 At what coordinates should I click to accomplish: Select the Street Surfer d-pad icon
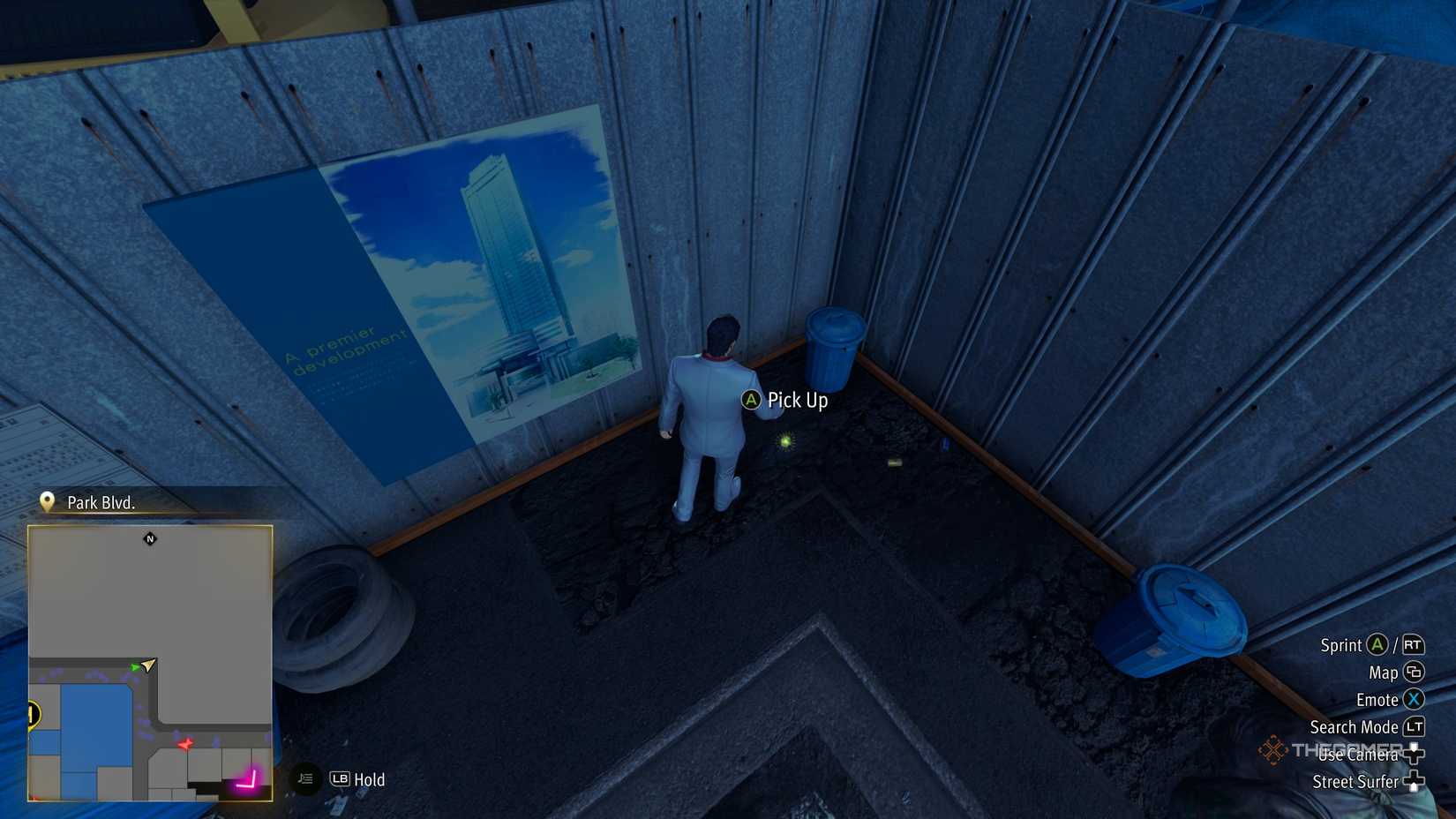point(1415,779)
